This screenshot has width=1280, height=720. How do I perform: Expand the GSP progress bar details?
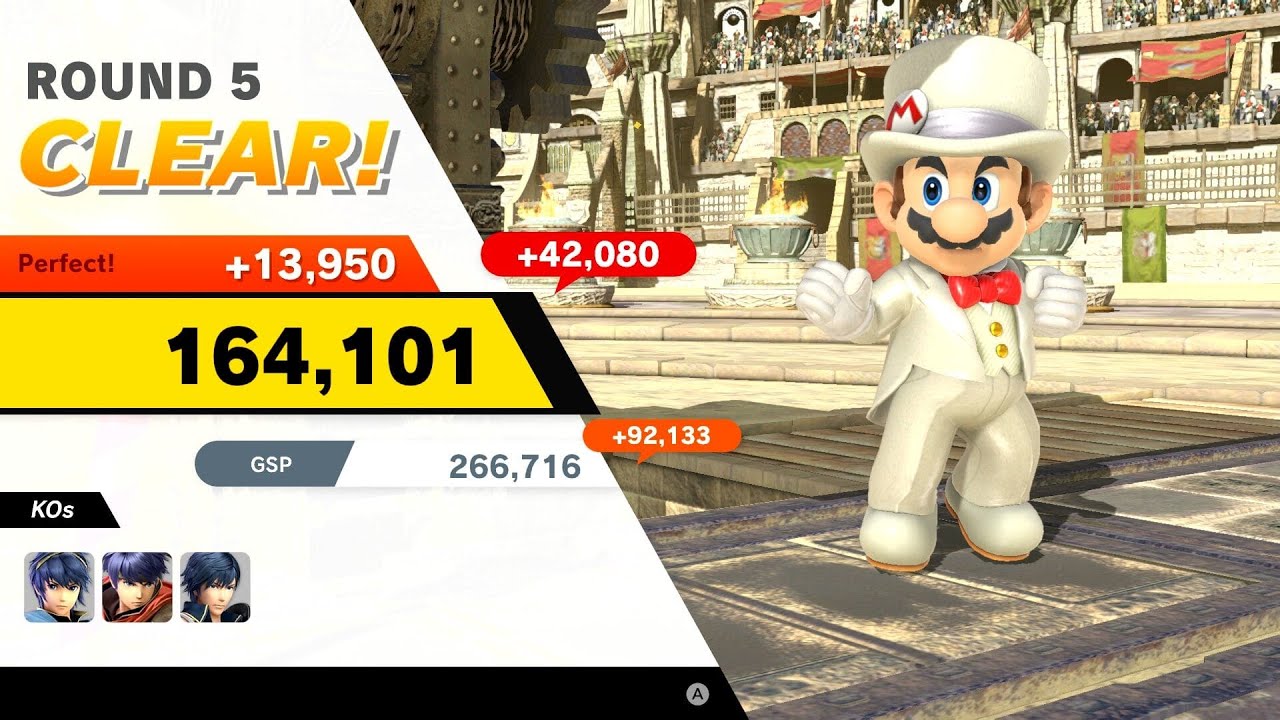[400, 464]
